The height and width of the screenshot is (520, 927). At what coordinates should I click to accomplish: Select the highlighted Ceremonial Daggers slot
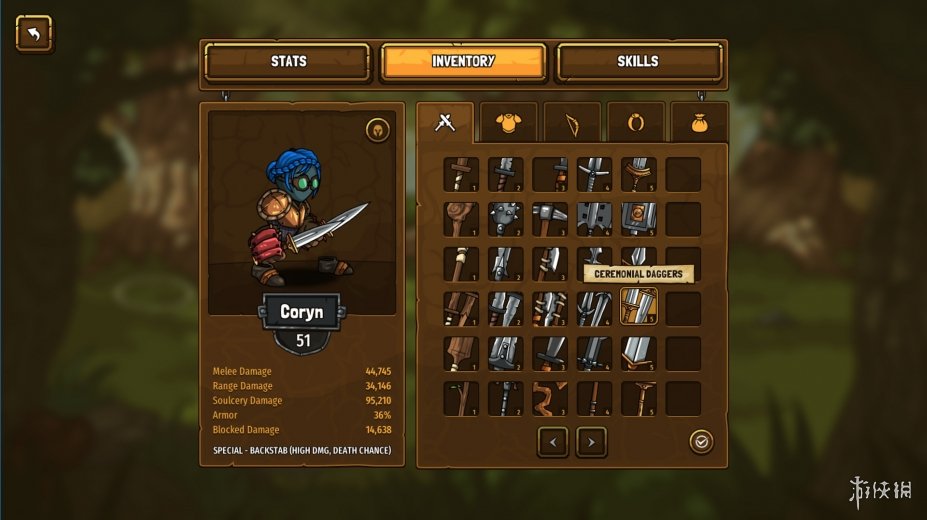coord(638,307)
